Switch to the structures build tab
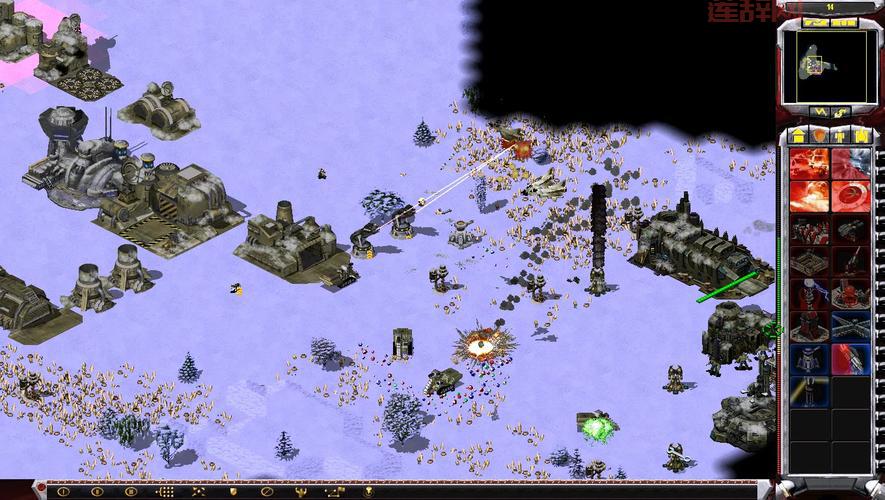Image resolution: width=885 pixels, height=500 pixels. click(x=799, y=134)
